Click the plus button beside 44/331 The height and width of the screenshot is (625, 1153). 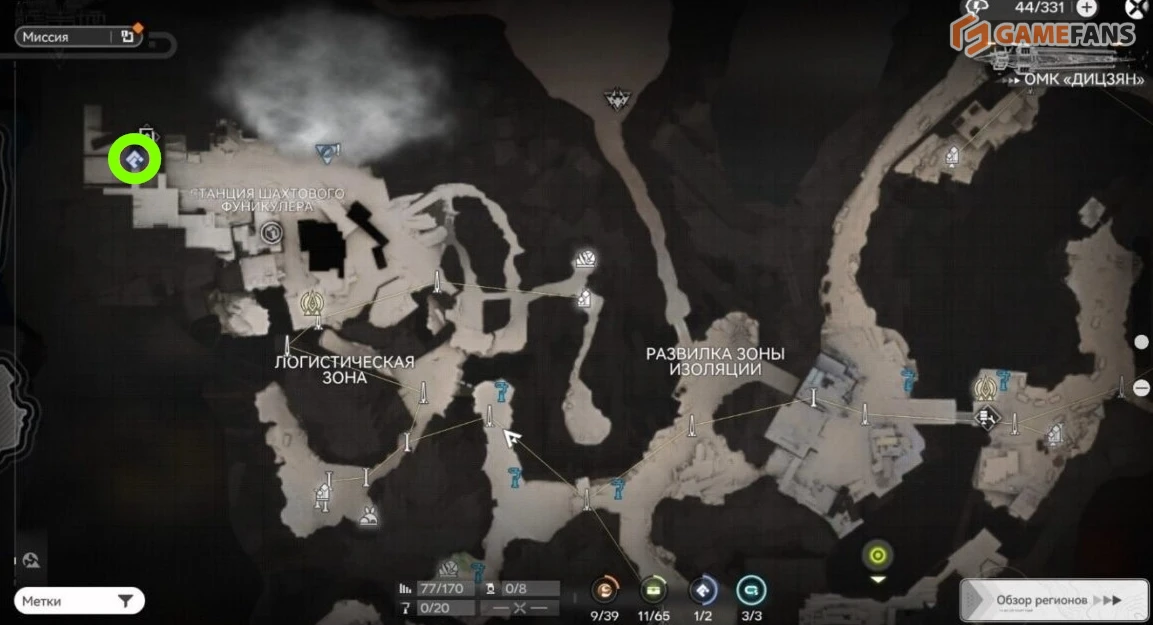[1086, 8]
